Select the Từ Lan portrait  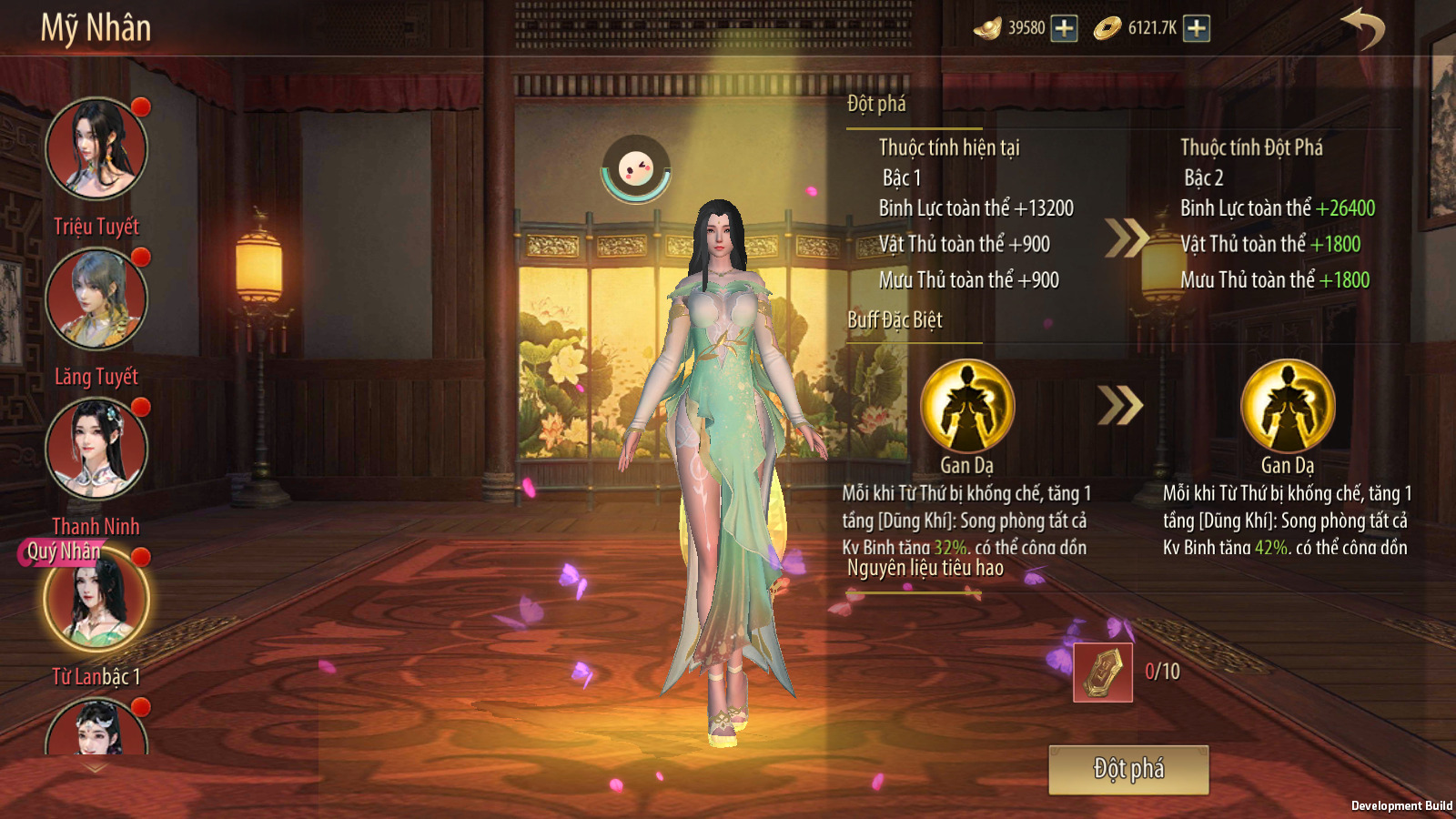[96, 601]
